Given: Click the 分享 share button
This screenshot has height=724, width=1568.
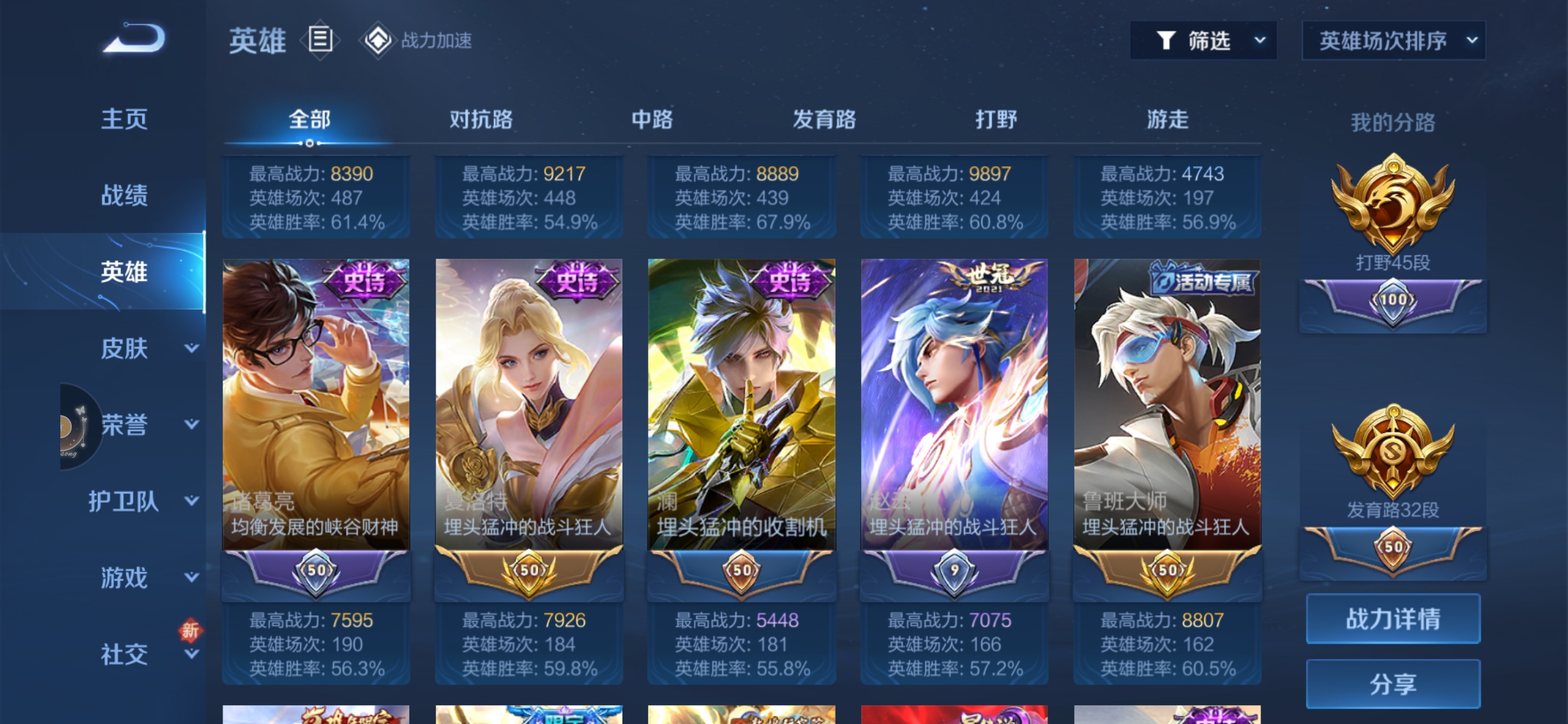Looking at the screenshot, I should [x=1392, y=684].
